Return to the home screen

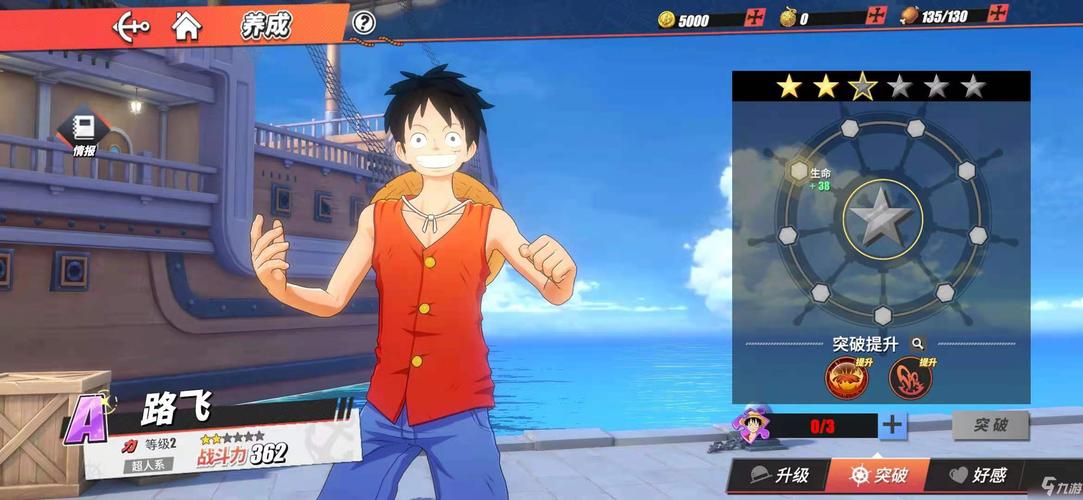coord(185,24)
